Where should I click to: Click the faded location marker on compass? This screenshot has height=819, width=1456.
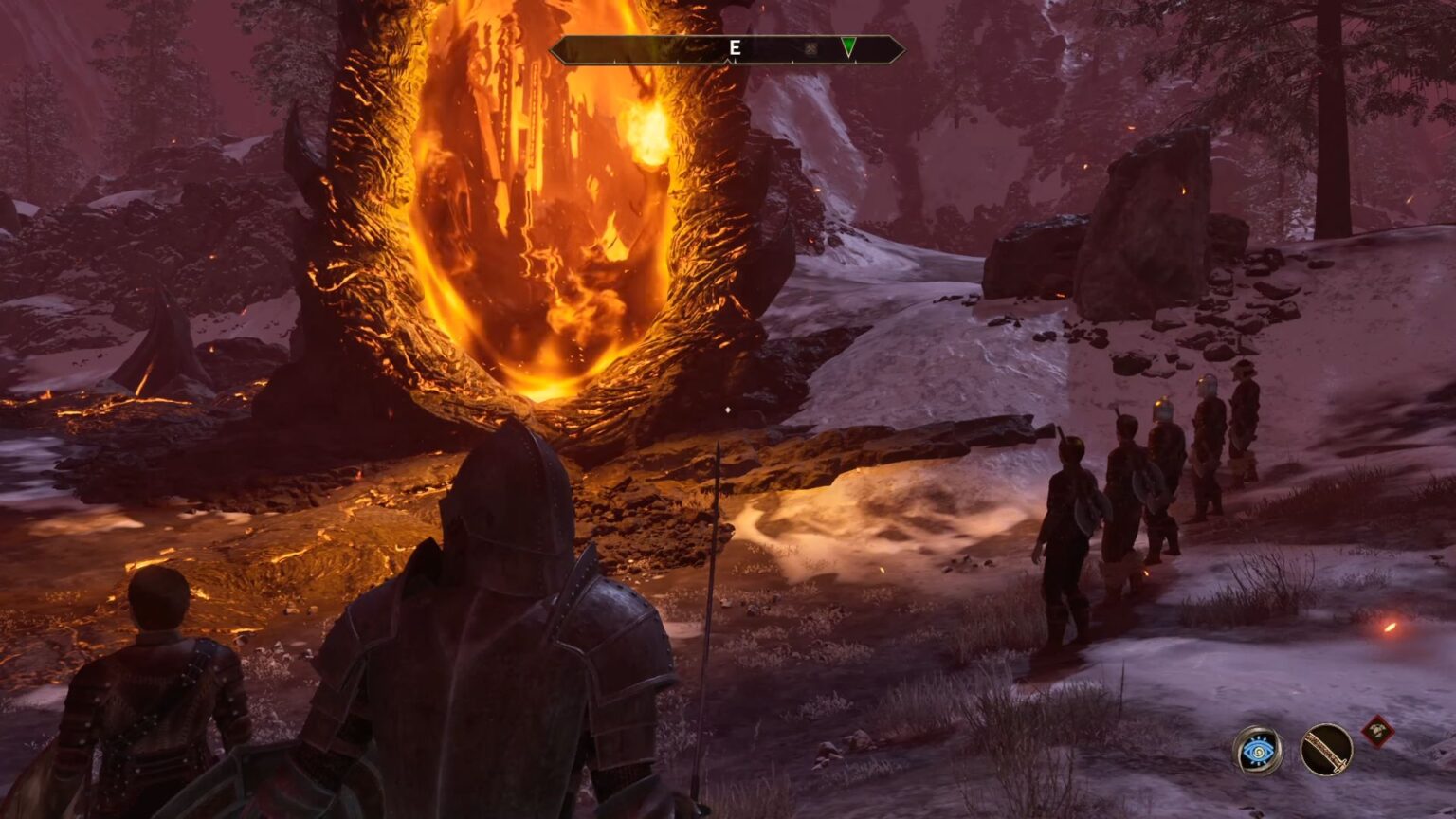(810, 48)
